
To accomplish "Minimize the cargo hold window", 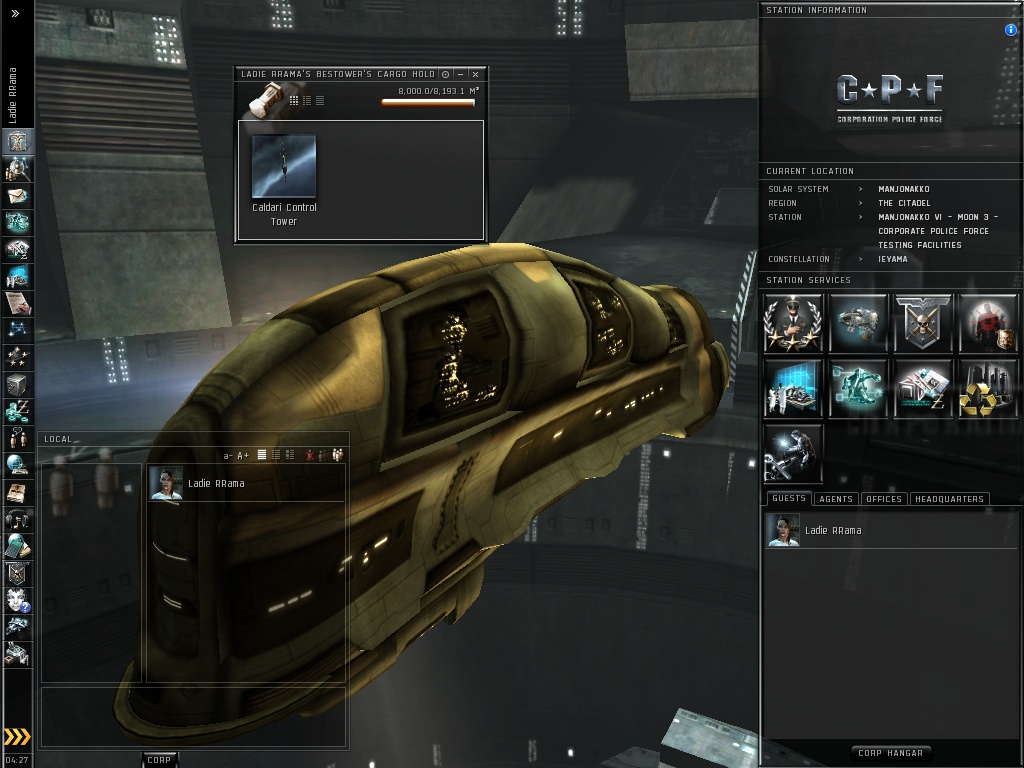I will point(460,74).
